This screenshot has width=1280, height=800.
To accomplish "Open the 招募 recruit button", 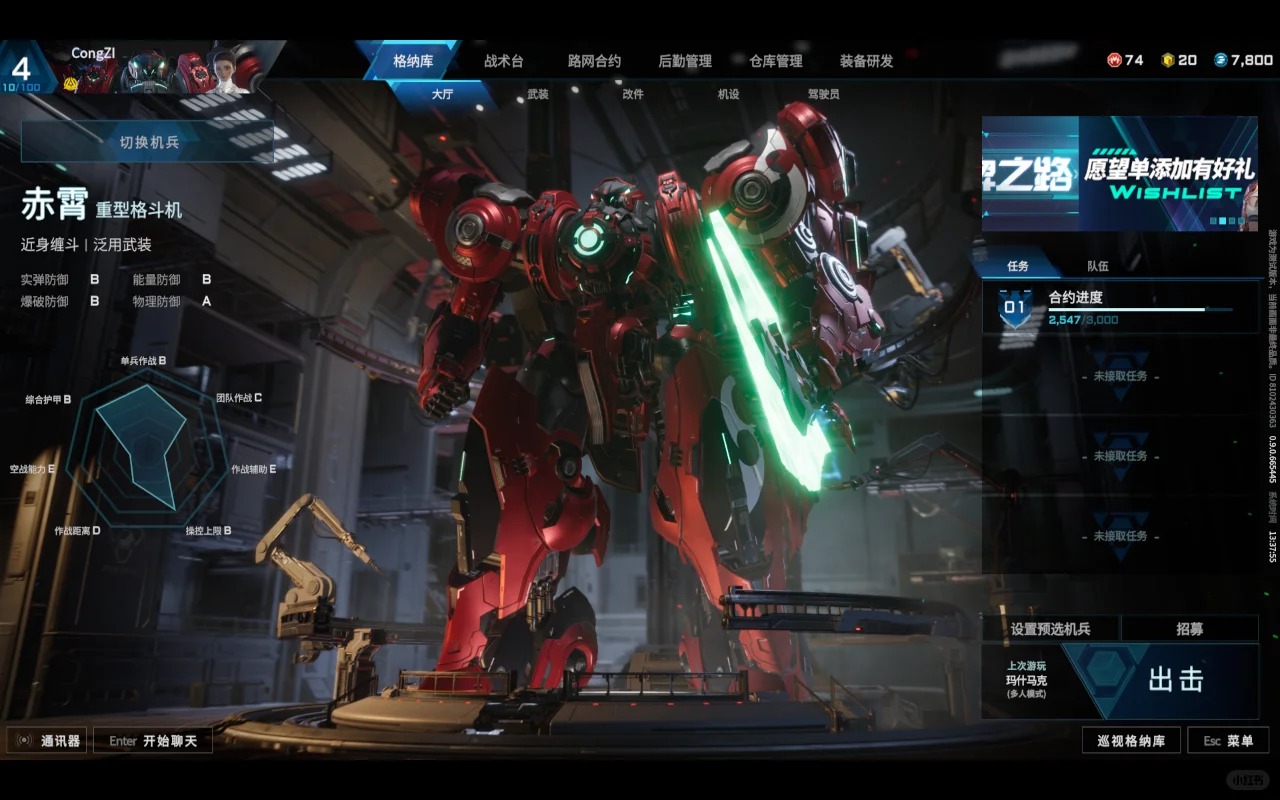I will pos(1189,629).
